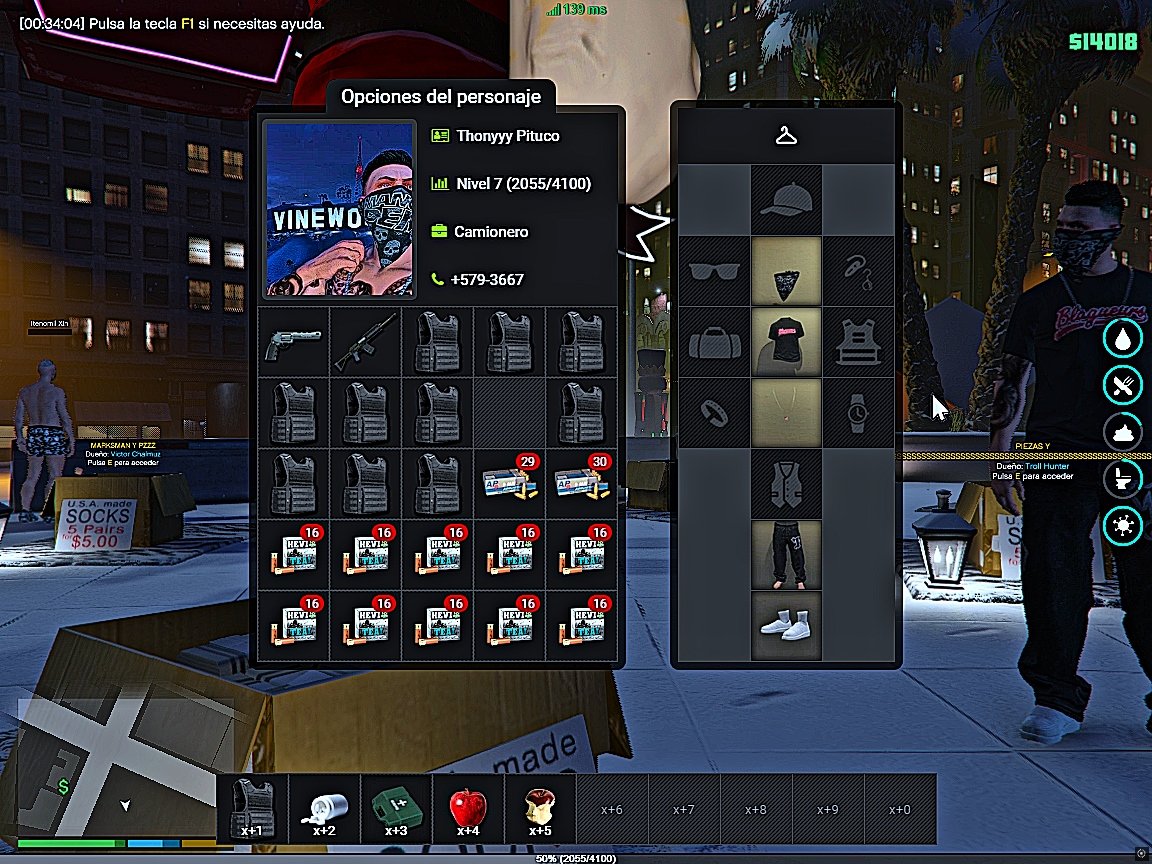Eat the whole red apple in hotbar

pyautogui.click(x=468, y=808)
